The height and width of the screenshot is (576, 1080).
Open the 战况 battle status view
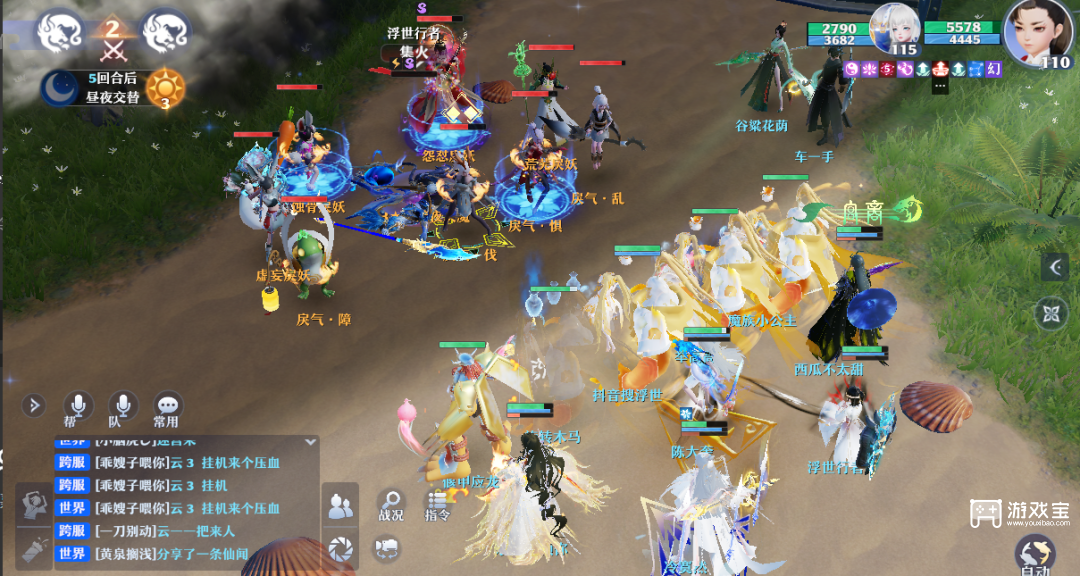coord(390,504)
